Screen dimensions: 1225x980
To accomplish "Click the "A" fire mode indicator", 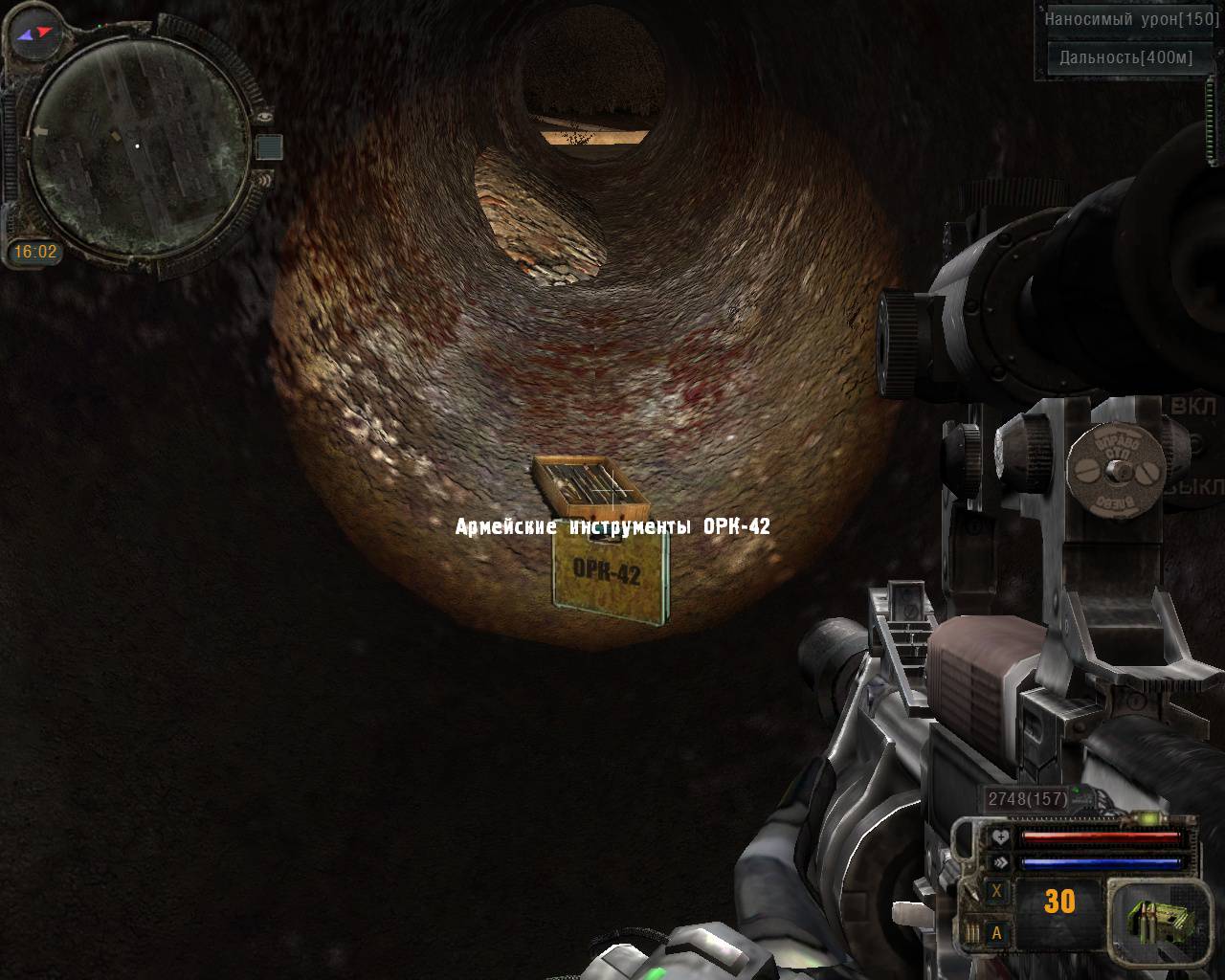I will (996, 932).
